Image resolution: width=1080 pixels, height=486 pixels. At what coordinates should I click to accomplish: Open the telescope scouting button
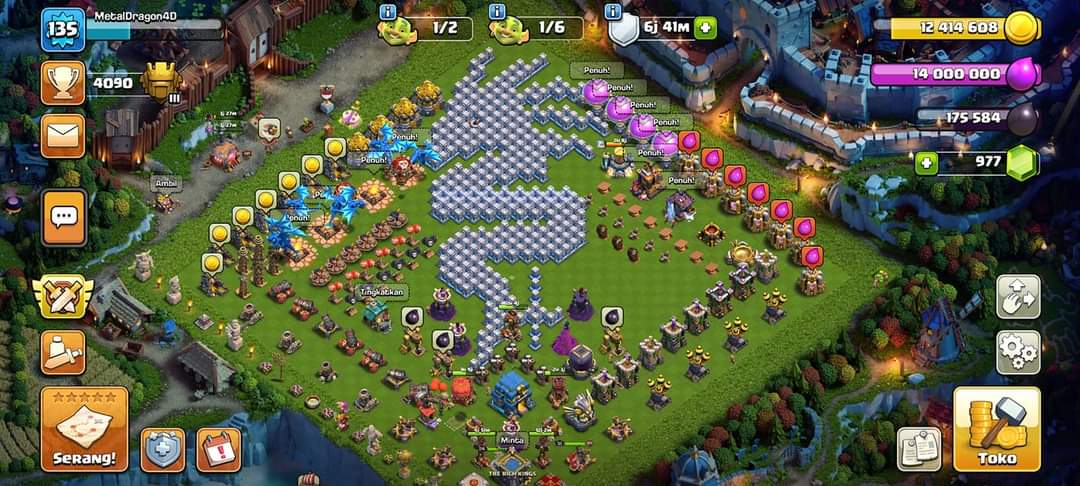[x=62, y=351]
